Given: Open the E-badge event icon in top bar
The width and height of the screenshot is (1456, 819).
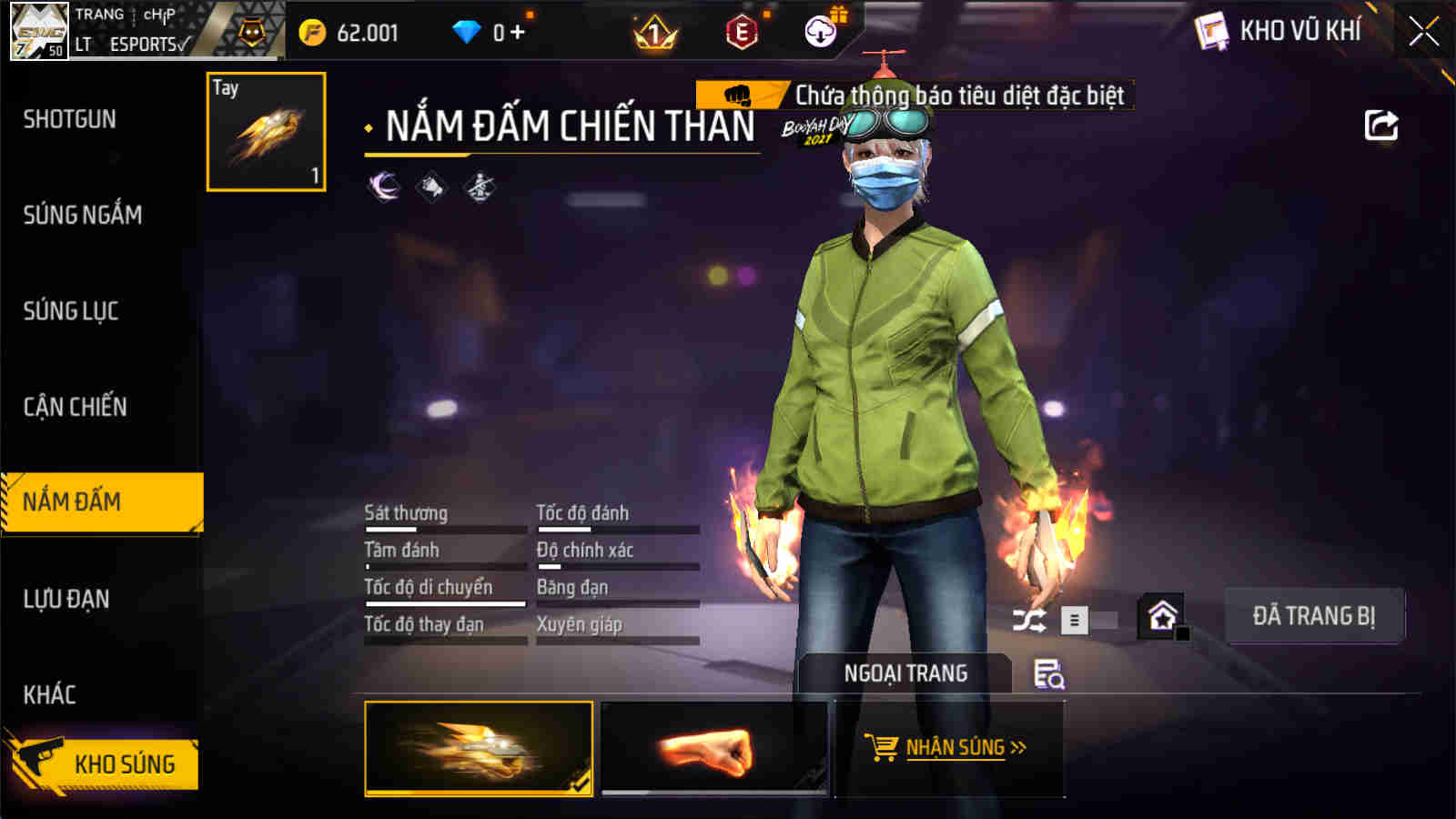Looking at the screenshot, I should (743, 33).
